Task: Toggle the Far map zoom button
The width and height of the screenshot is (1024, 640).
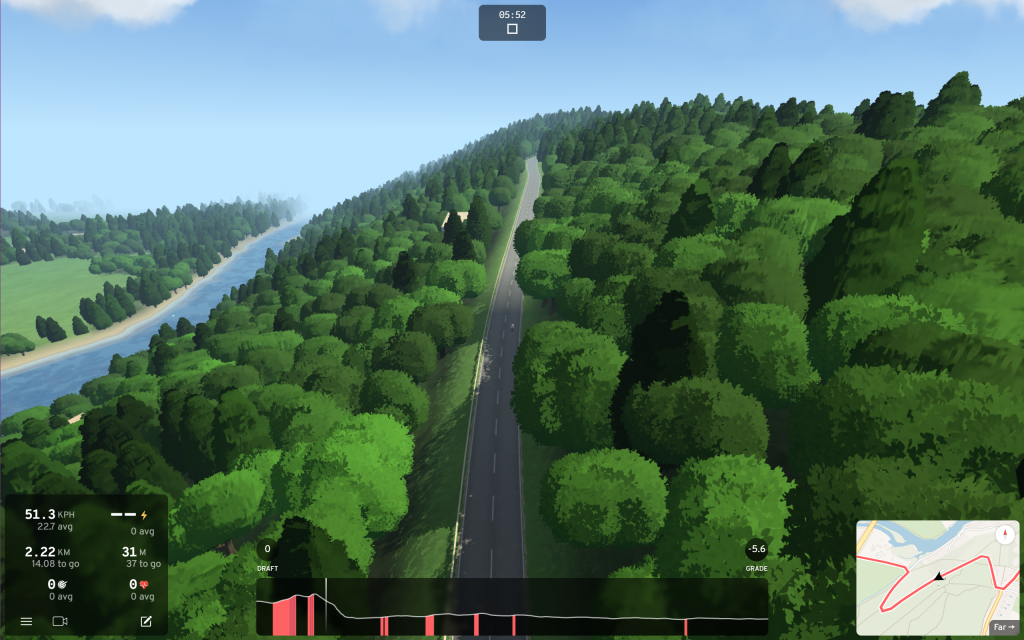Action: point(1003,627)
